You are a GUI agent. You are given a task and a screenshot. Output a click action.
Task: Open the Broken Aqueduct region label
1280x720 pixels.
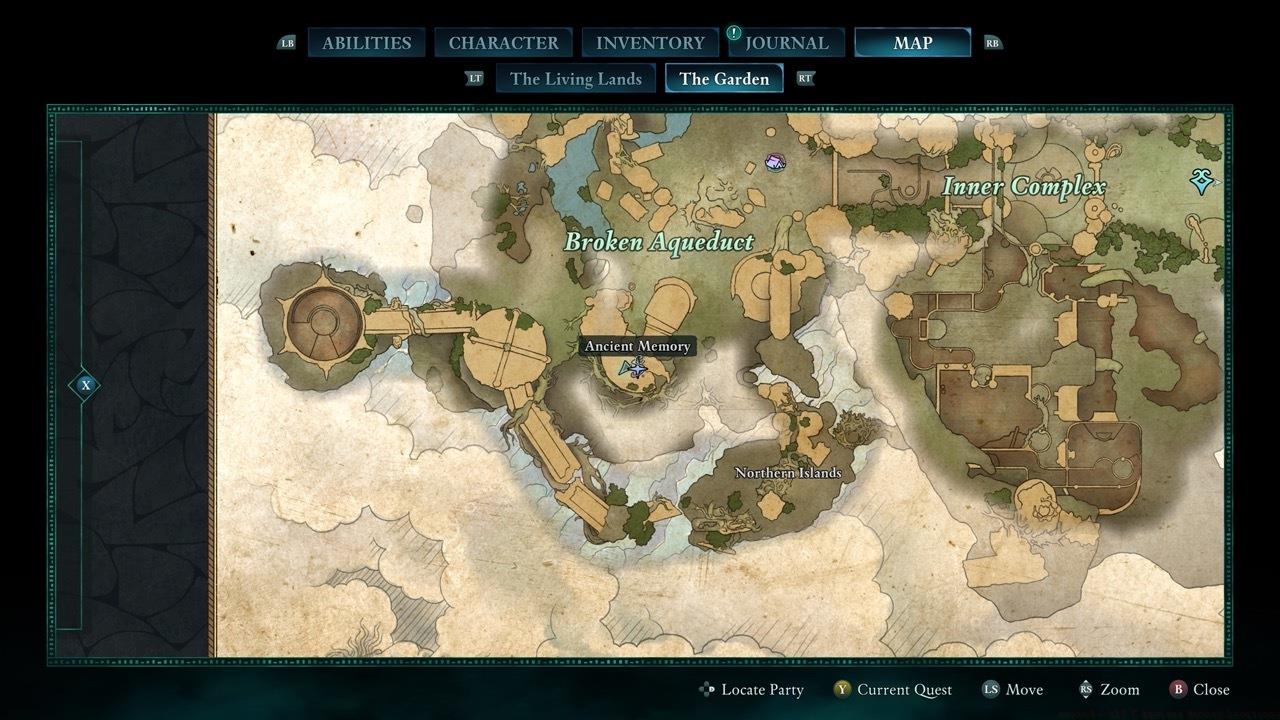[x=660, y=241]
